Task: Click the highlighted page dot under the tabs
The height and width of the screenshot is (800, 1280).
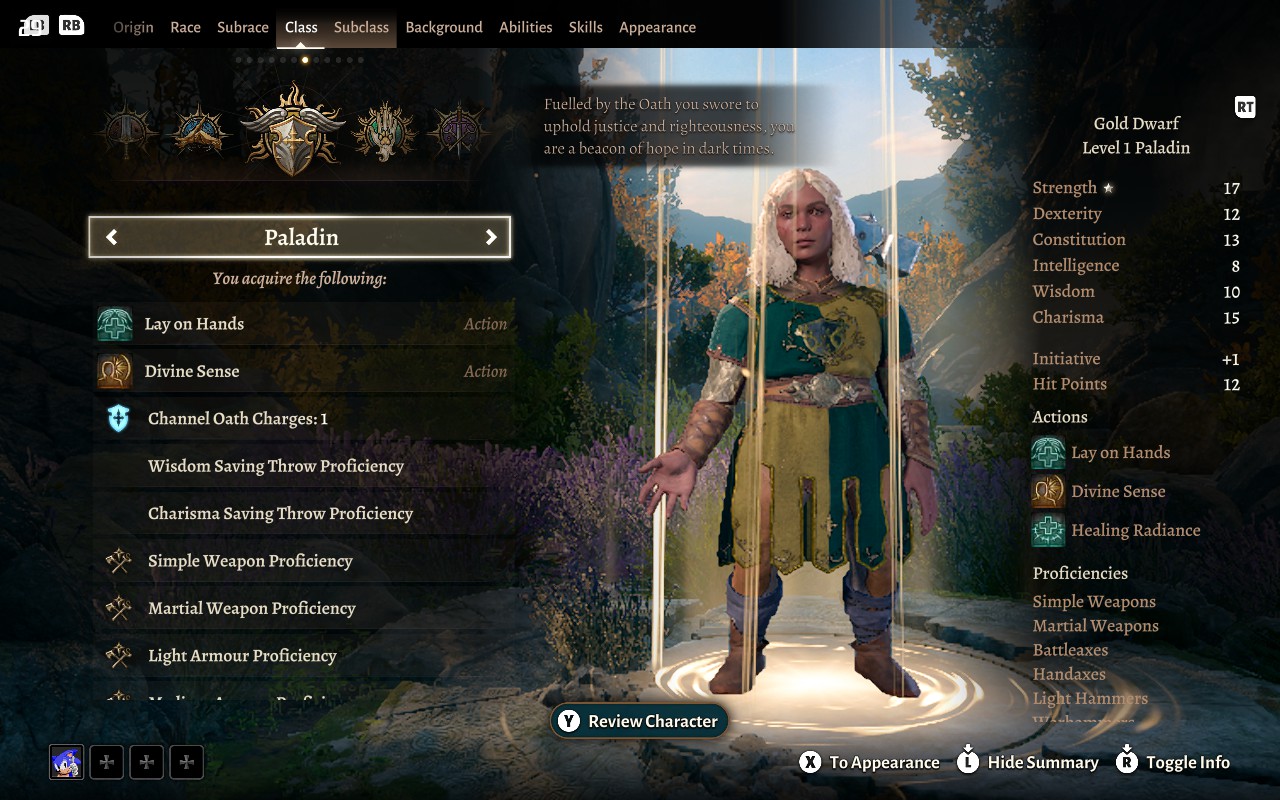Action: point(305,60)
